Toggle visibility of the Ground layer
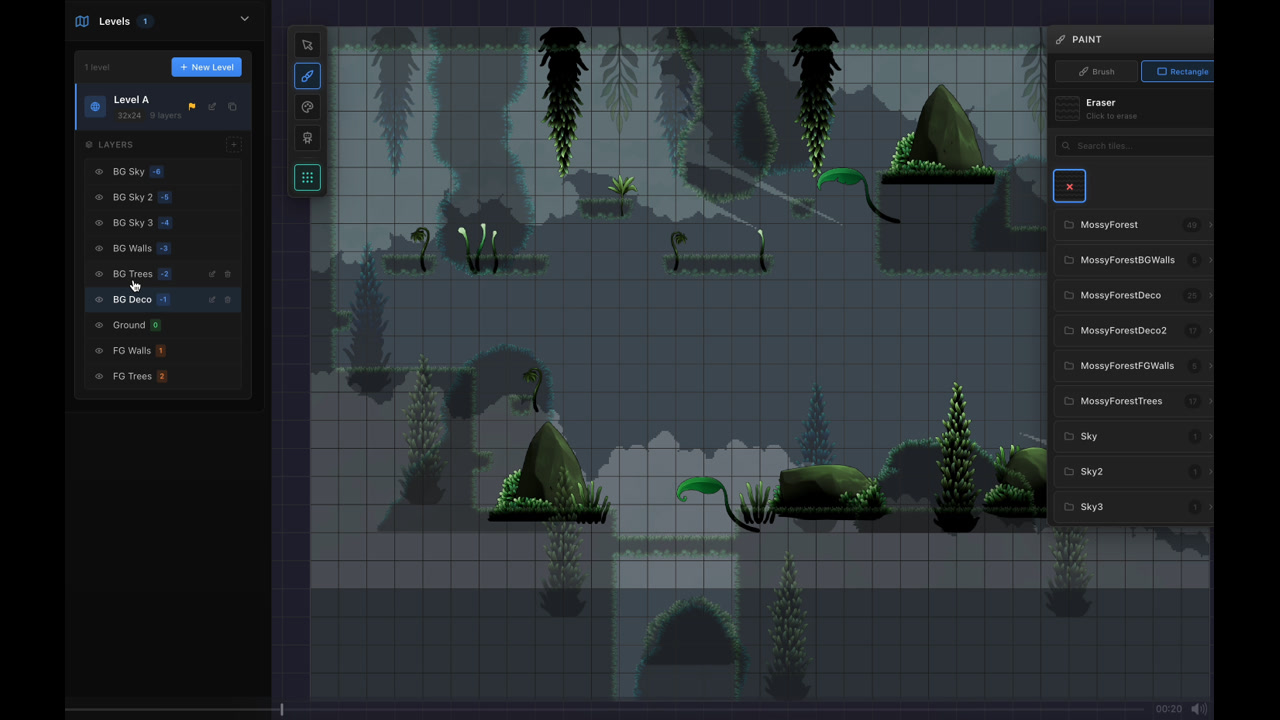Viewport: 1280px width, 720px height. click(98, 324)
